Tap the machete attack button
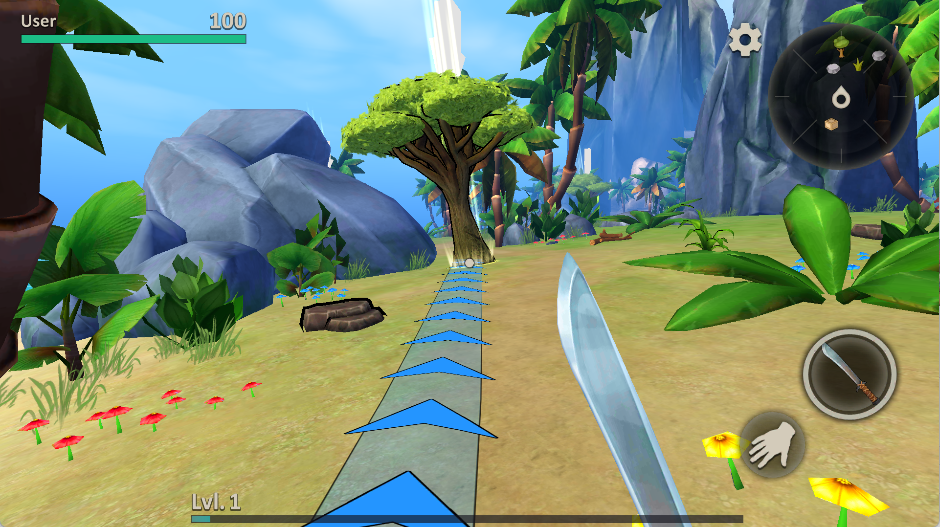 [849, 374]
